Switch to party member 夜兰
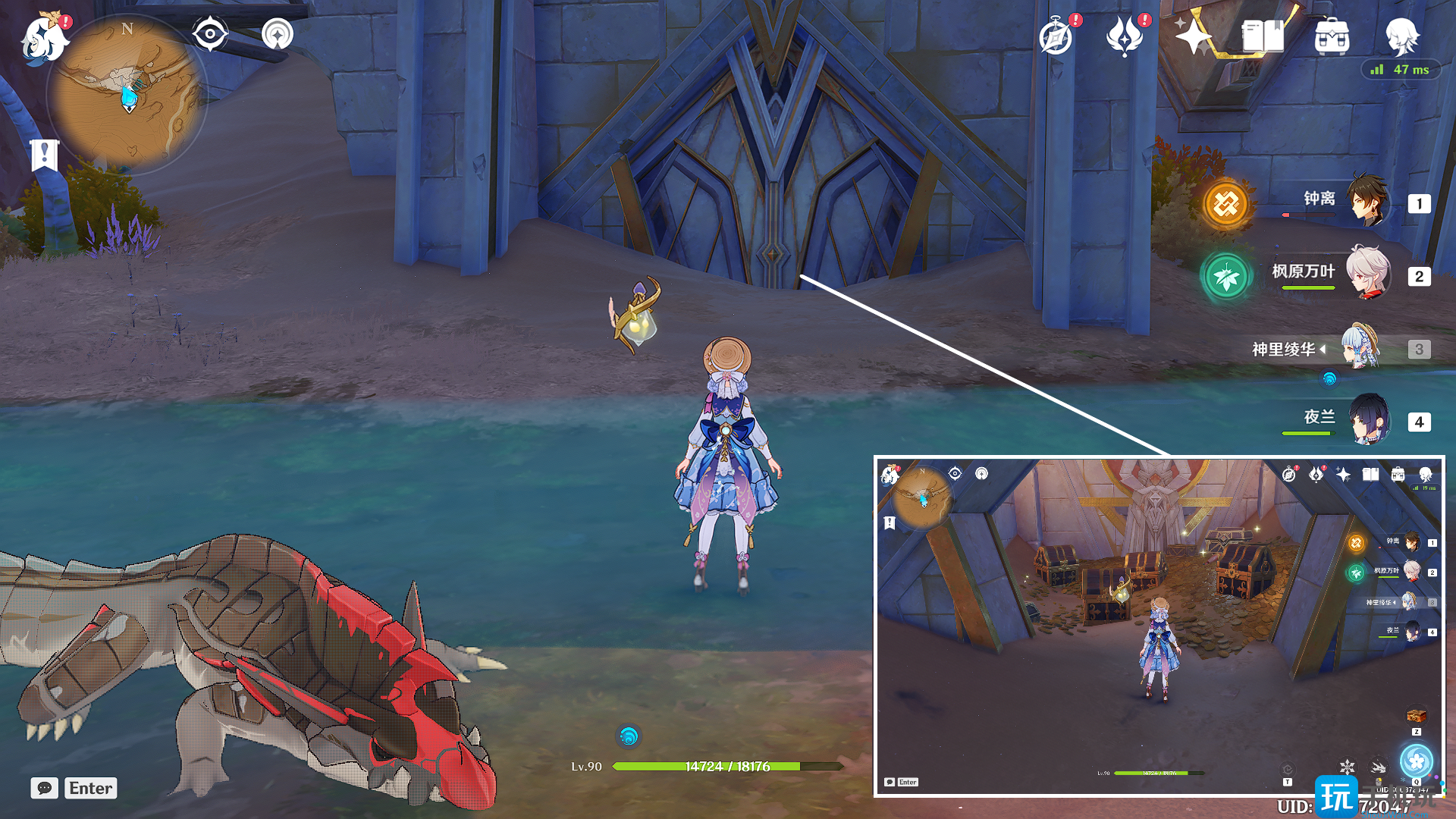This screenshot has height=819, width=1456. point(1368,419)
